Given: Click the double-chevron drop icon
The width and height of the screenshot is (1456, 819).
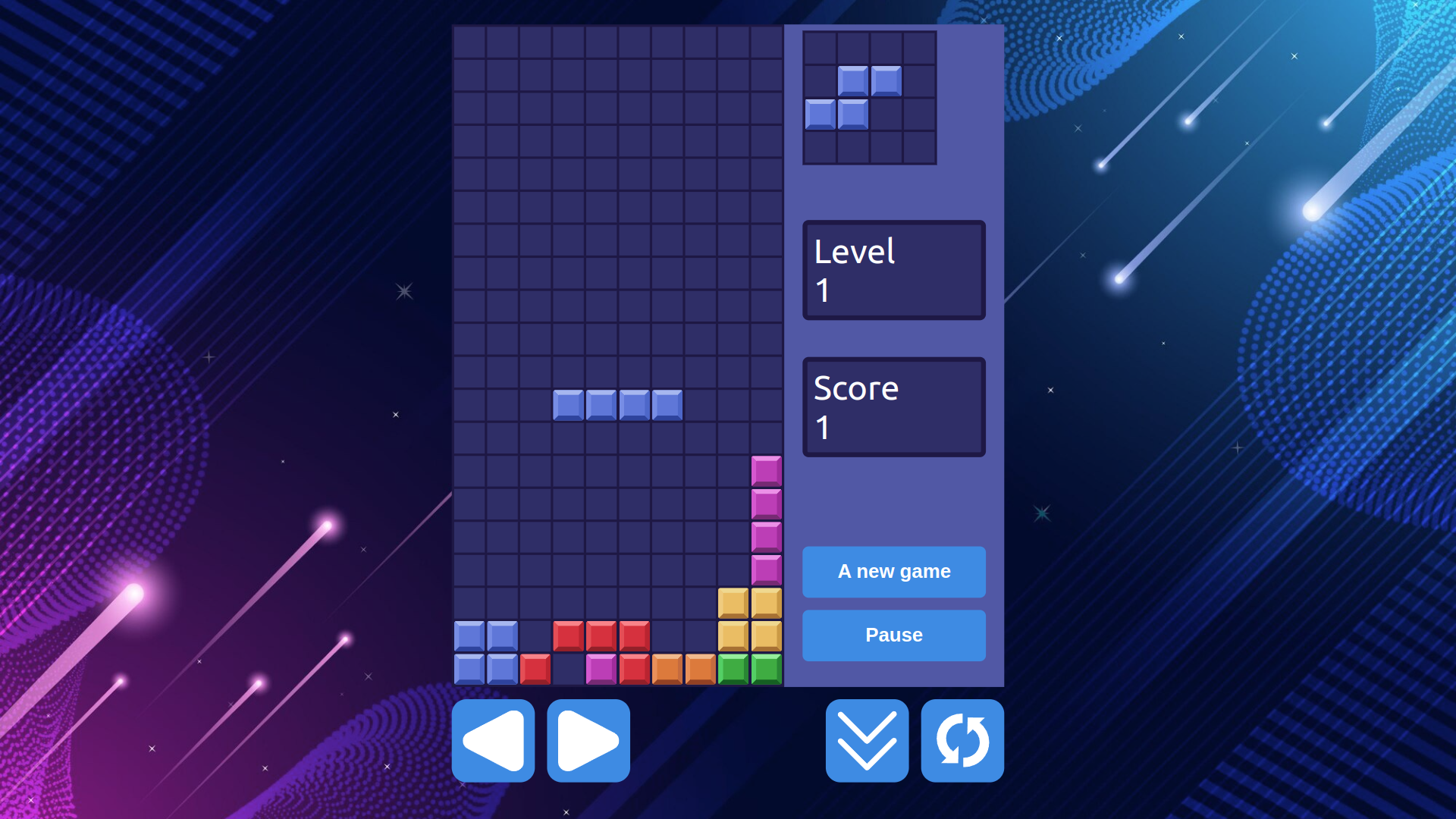Looking at the screenshot, I should [x=866, y=741].
